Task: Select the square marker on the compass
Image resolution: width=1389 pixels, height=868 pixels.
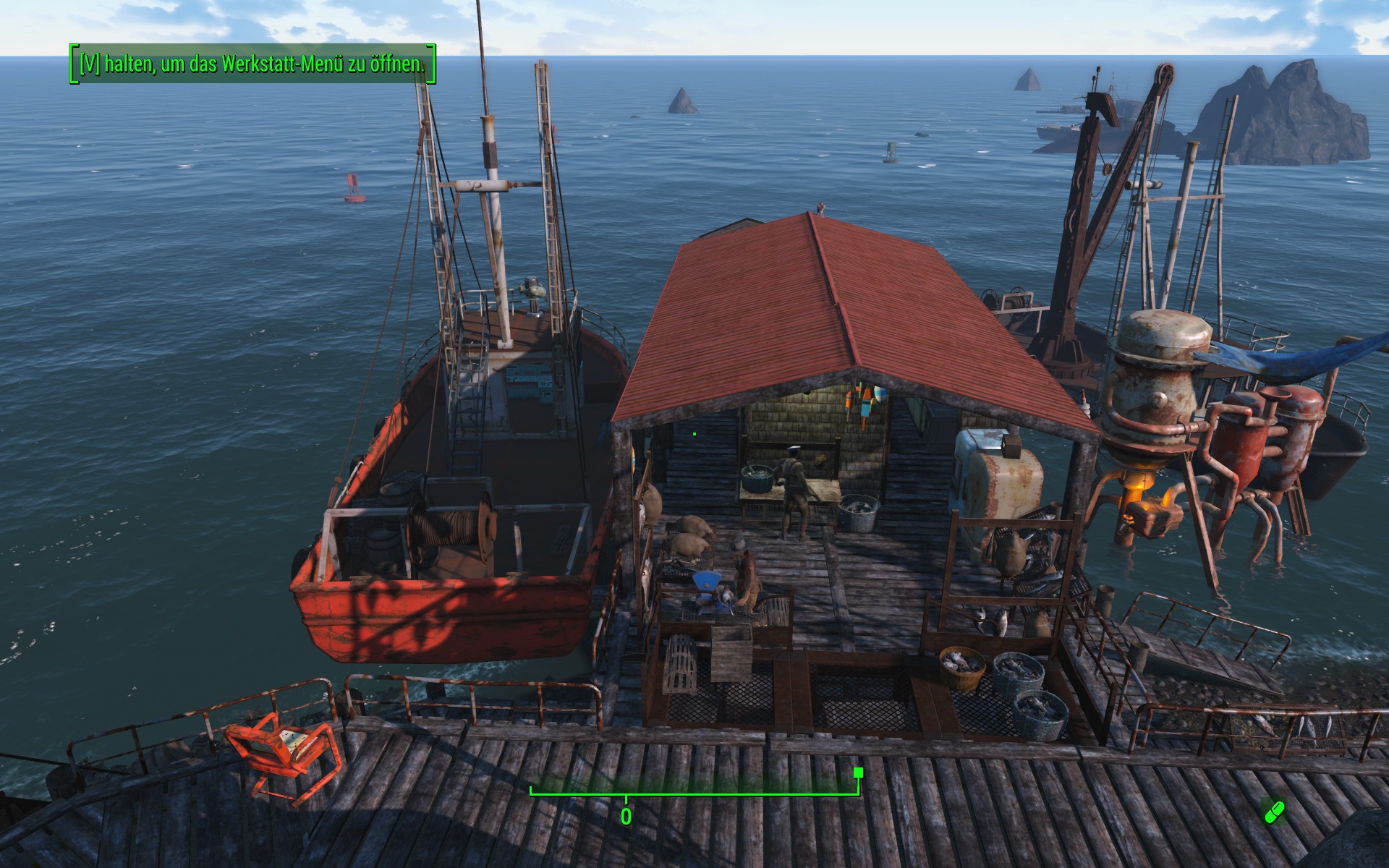Action: (x=858, y=773)
